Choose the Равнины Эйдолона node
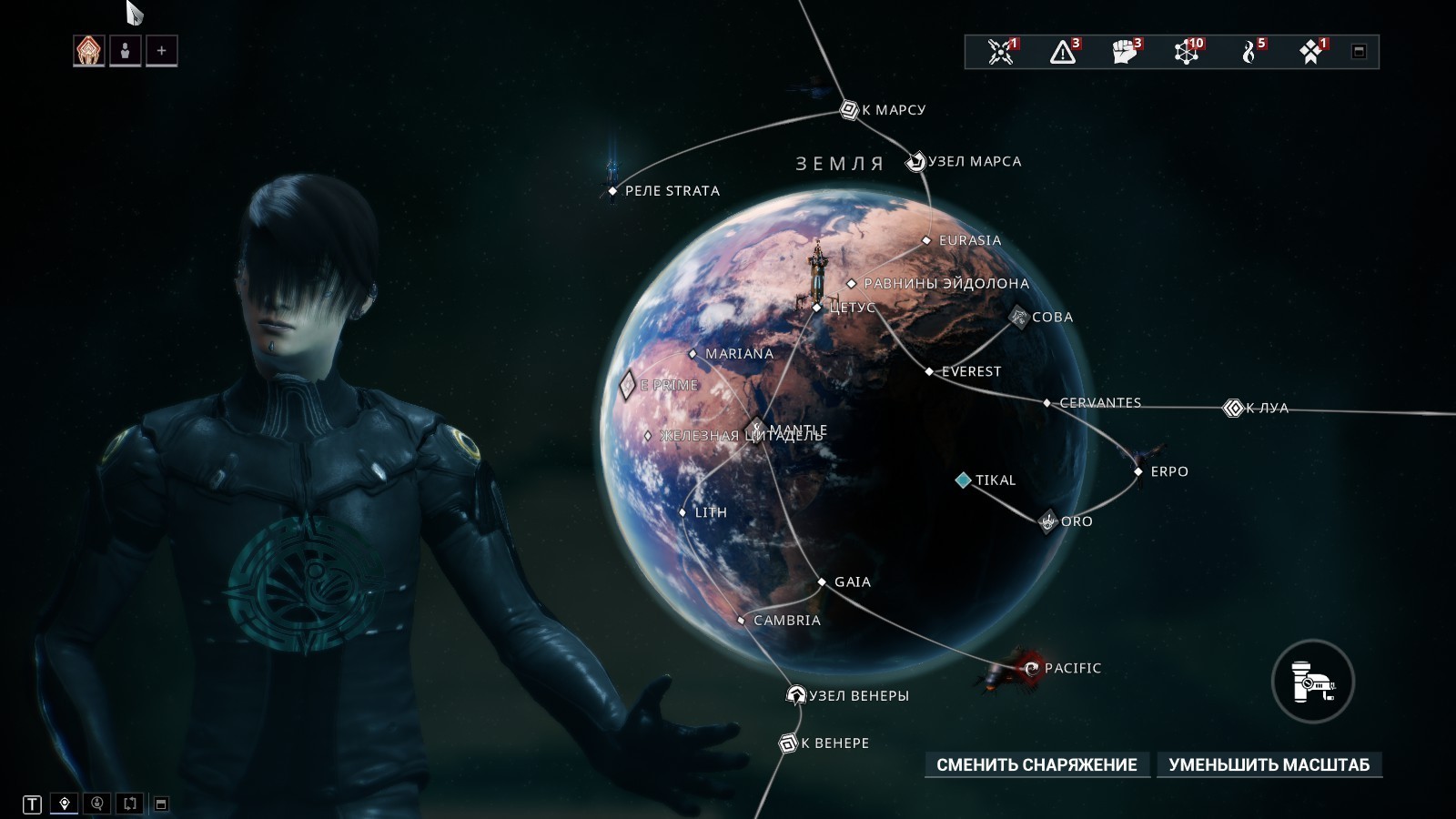1456x819 pixels. pyautogui.click(x=852, y=284)
